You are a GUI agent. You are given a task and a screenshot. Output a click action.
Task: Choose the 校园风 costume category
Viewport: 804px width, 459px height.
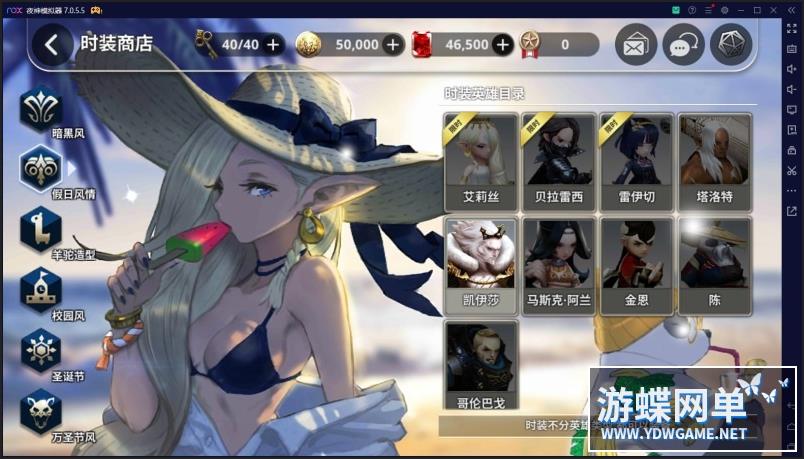[x=41, y=289]
